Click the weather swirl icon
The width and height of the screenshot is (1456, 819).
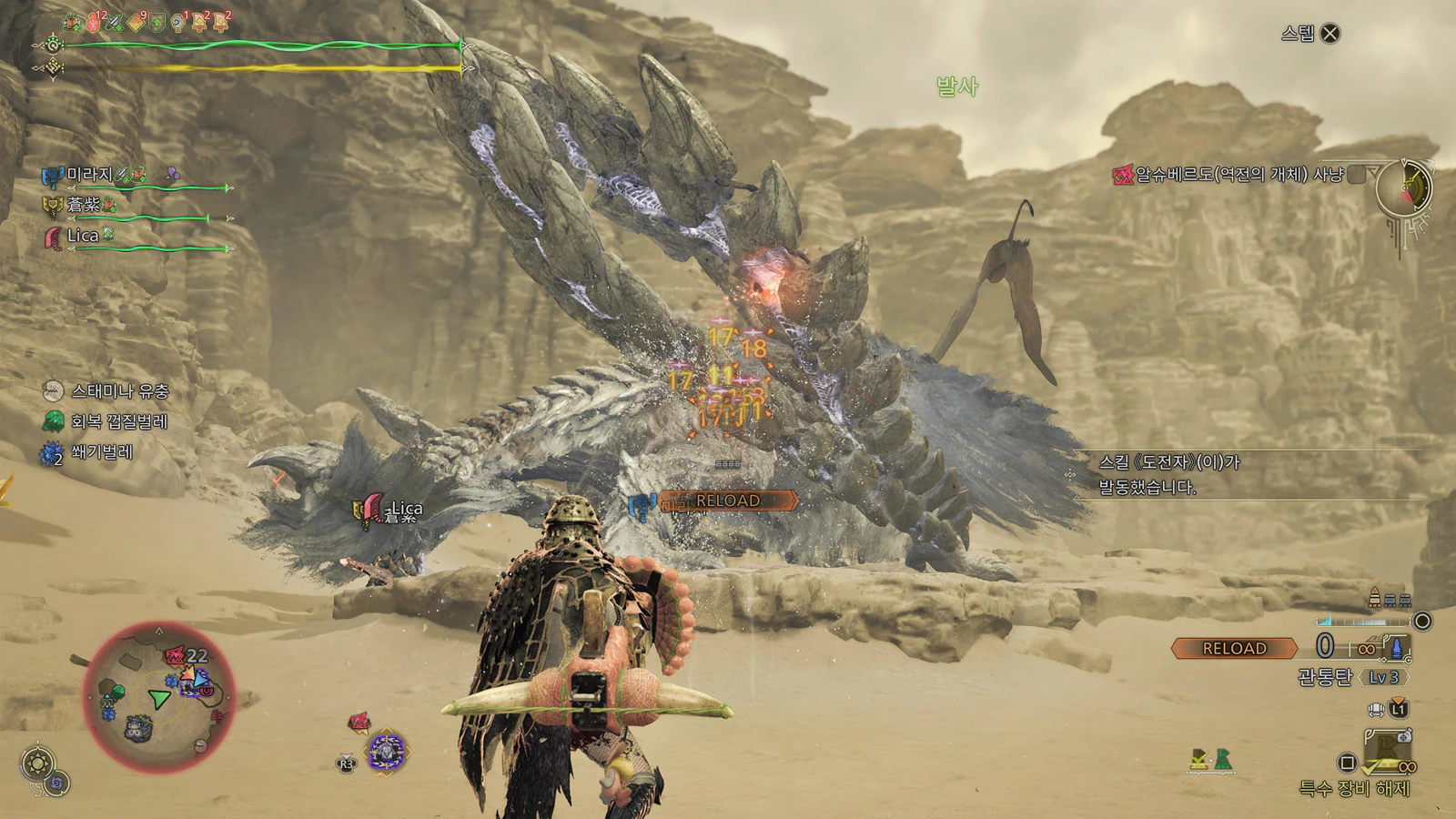pyautogui.click(x=57, y=783)
